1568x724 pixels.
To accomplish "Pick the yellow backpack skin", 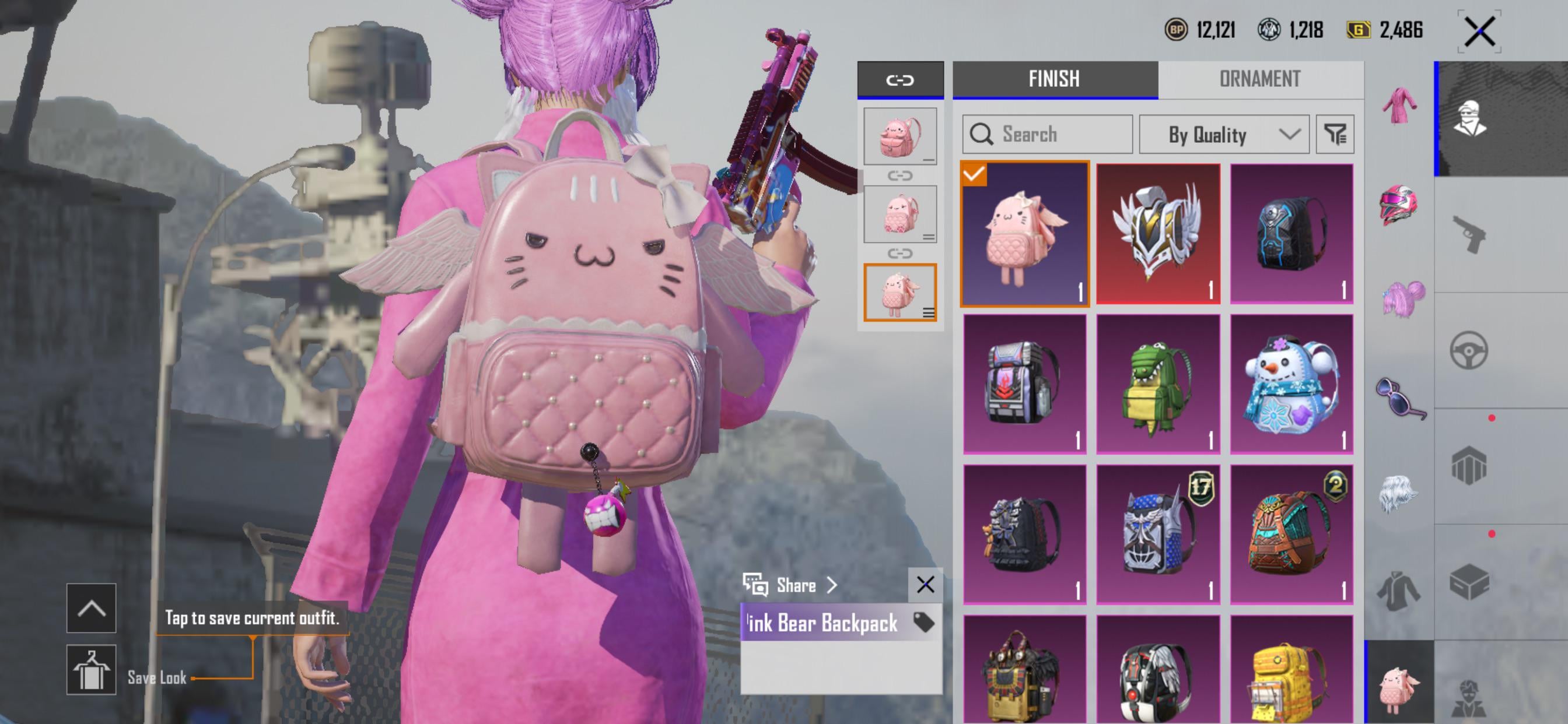I will coord(1291,669).
